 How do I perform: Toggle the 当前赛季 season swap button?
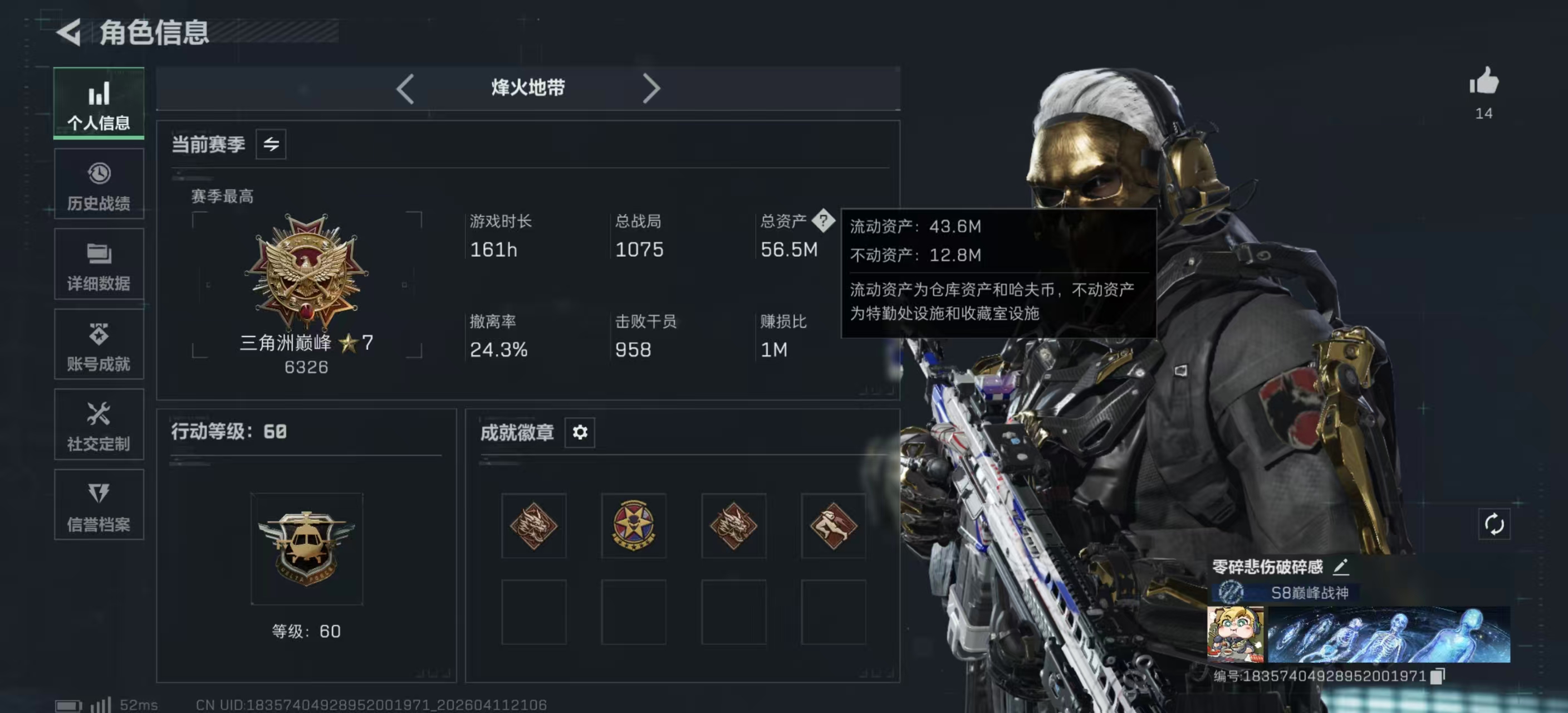271,144
